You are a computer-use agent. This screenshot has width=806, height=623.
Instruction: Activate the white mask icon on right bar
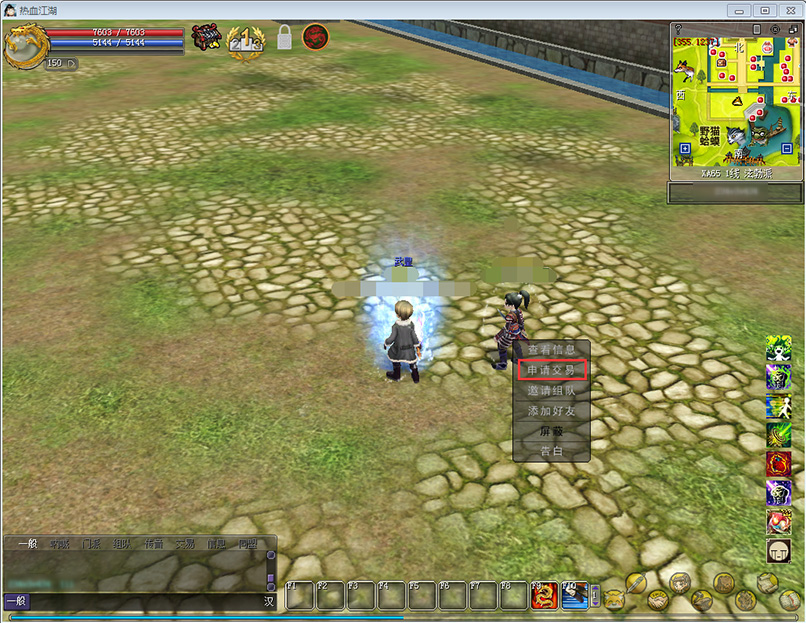778,550
